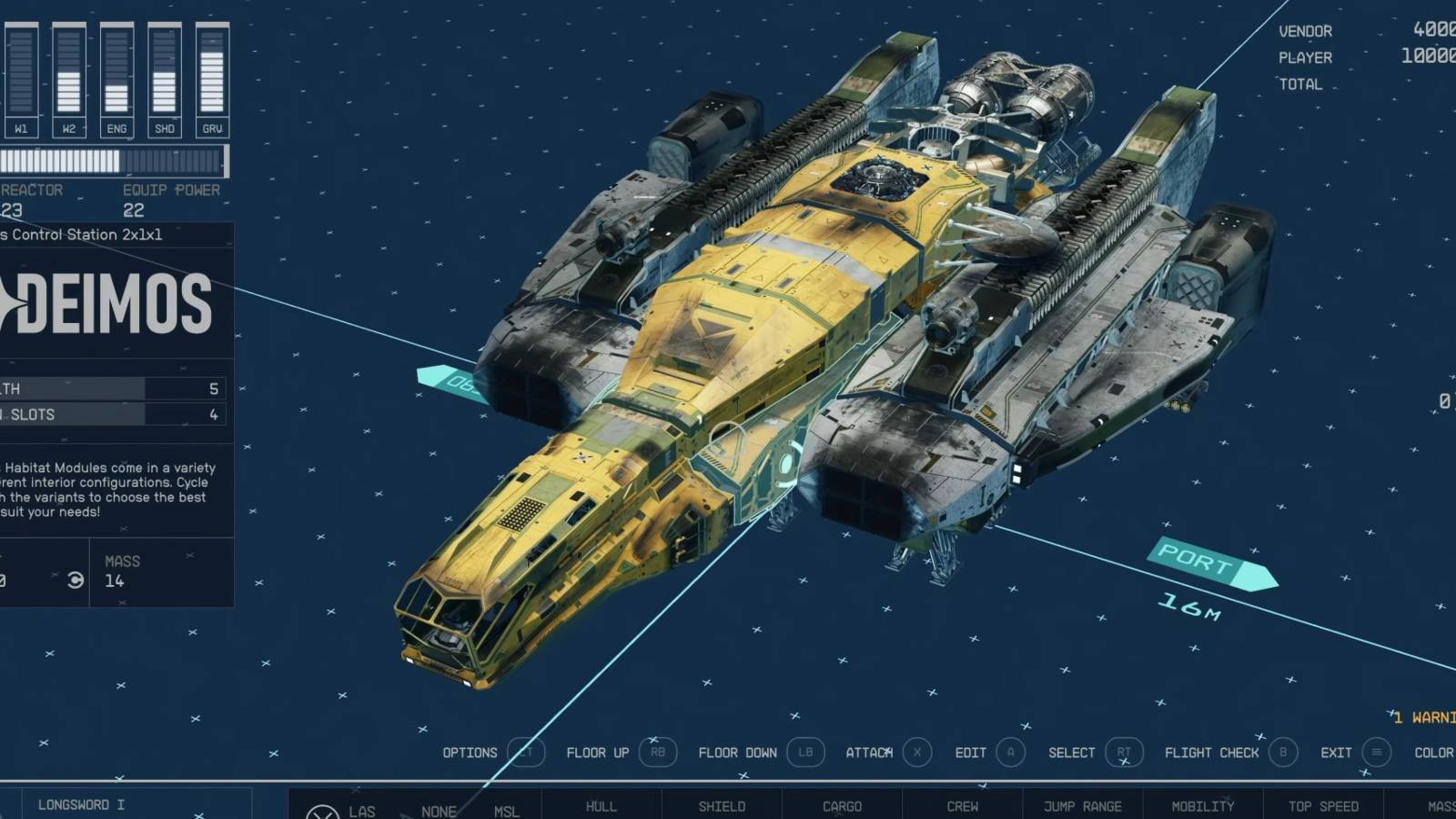
Task: Click the Floor Down (LB) icon
Action: coord(806,753)
